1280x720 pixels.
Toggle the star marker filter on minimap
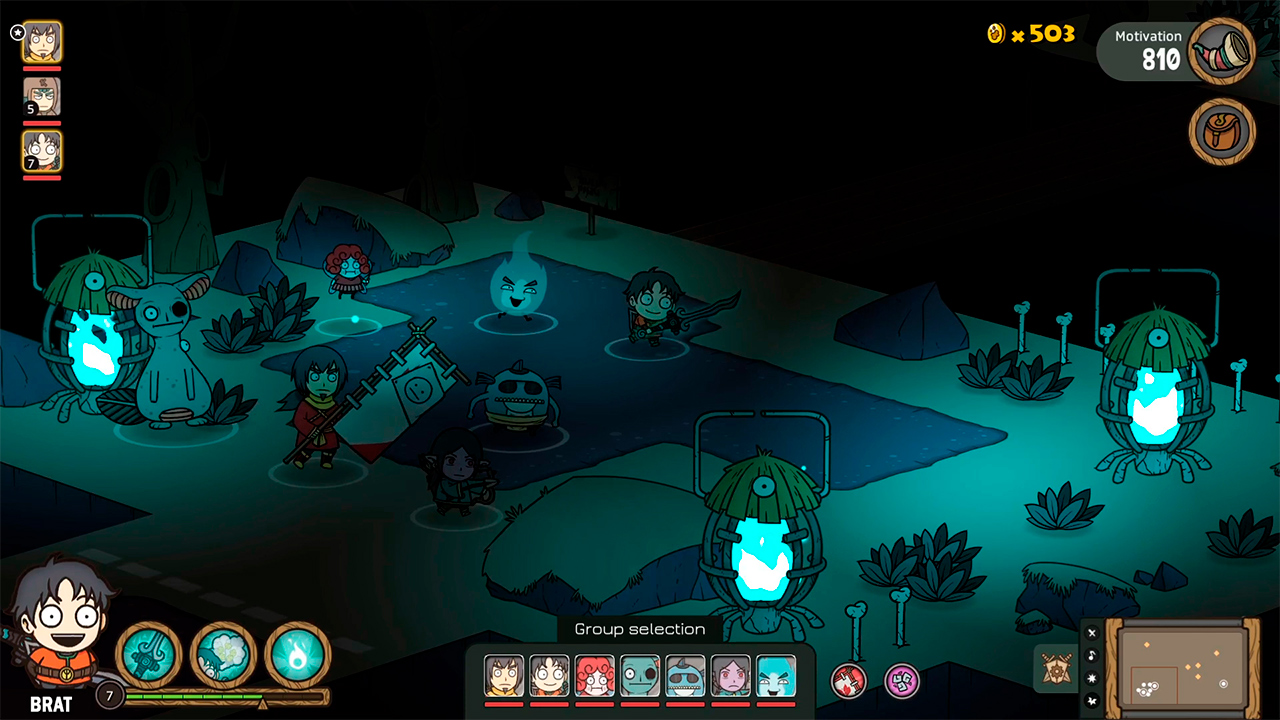click(x=1092, y=678)
